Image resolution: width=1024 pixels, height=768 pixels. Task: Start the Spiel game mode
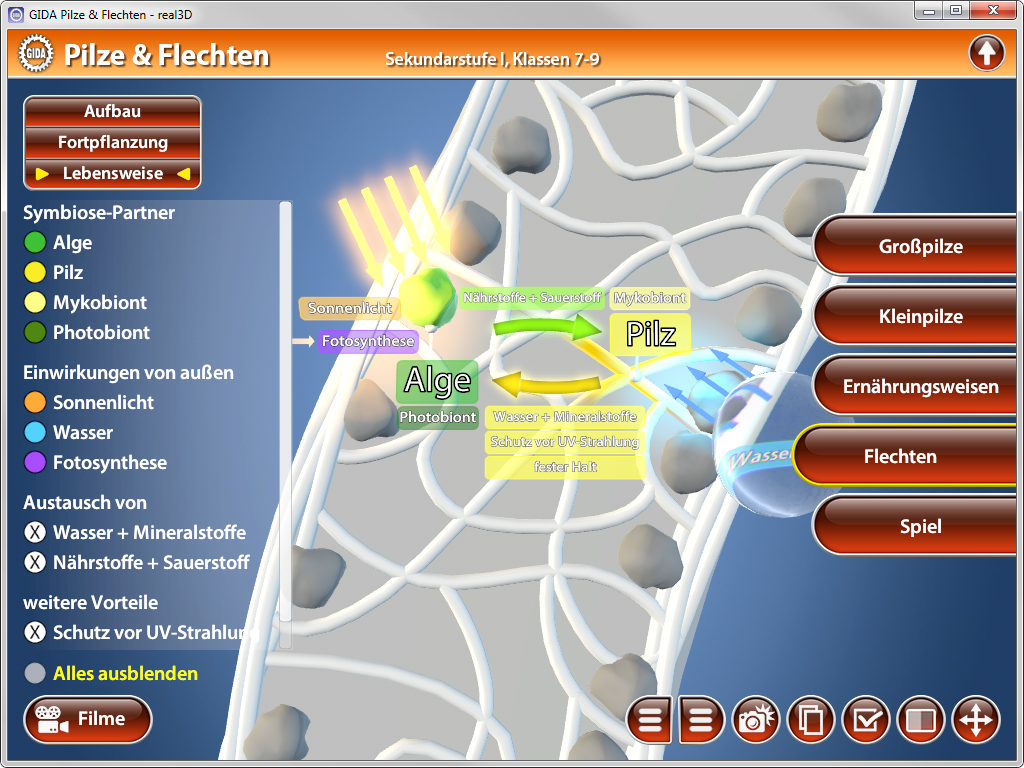[x=920, y=527]
